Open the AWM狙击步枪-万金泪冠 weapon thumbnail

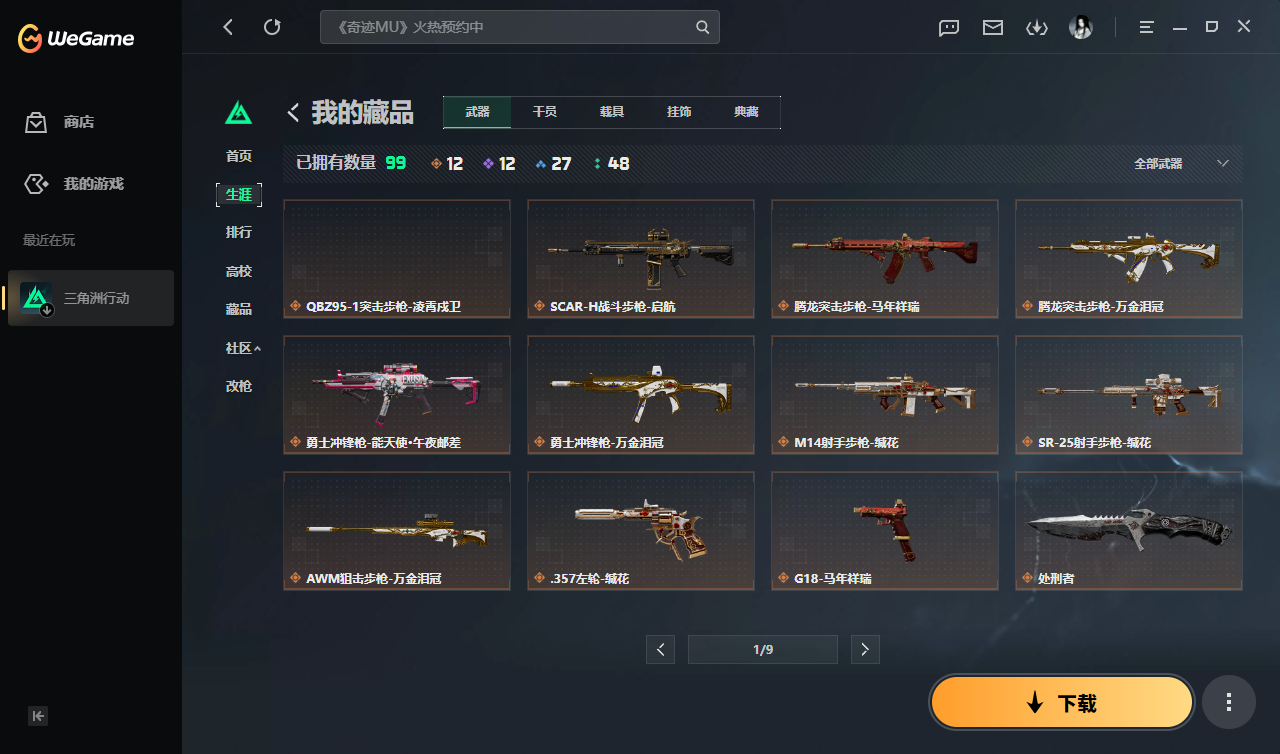[x=397, y=530]
